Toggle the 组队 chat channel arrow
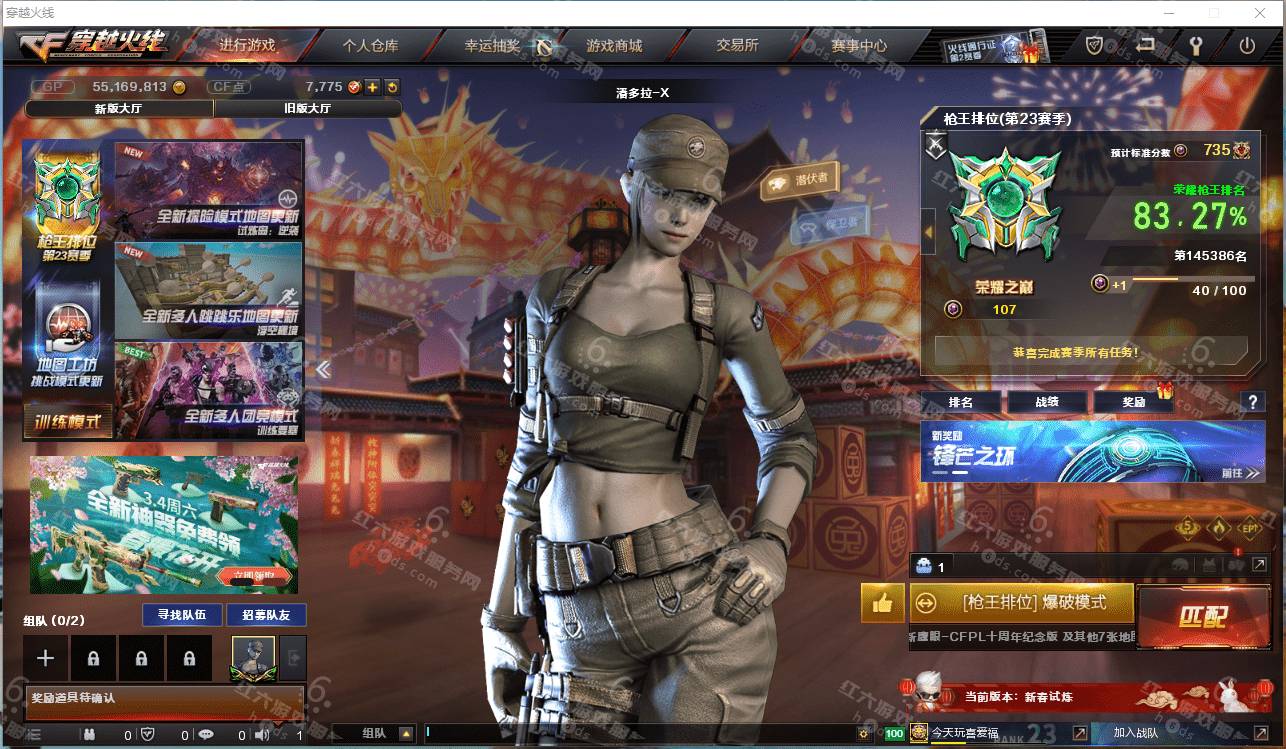 [x=406, y=734]
